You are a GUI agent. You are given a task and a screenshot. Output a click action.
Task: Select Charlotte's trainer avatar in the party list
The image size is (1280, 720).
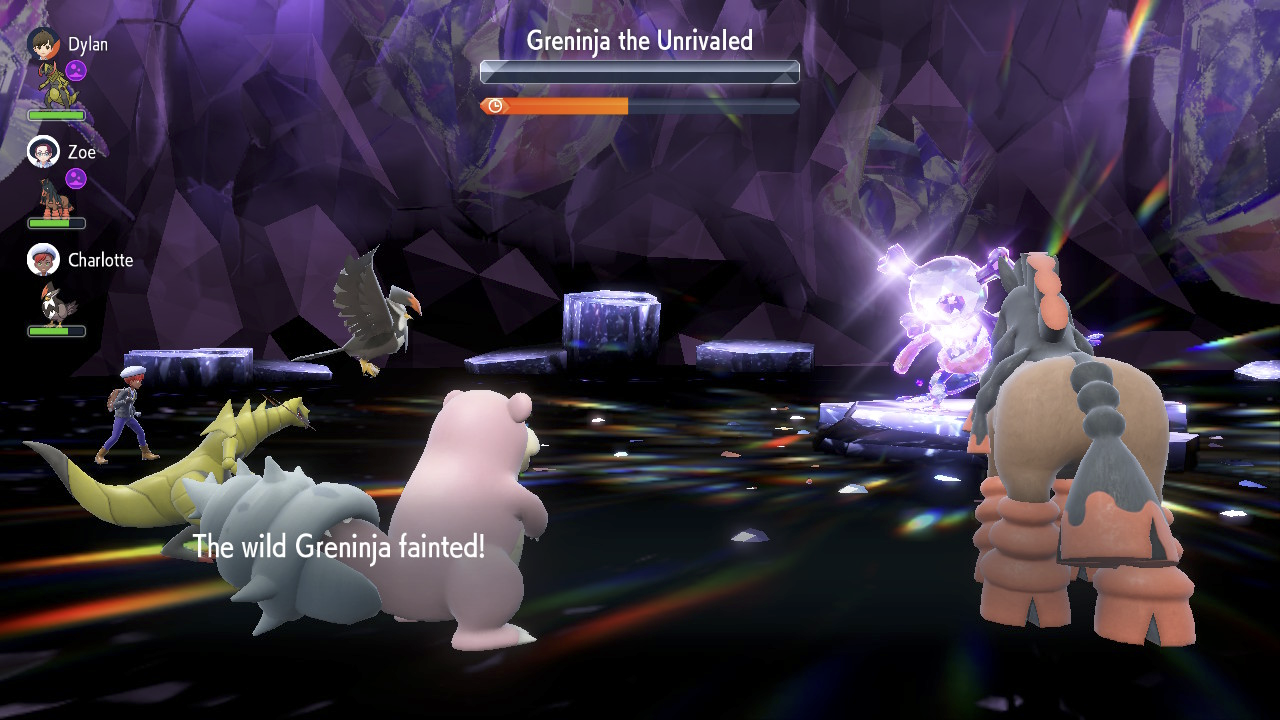(43, 260)
